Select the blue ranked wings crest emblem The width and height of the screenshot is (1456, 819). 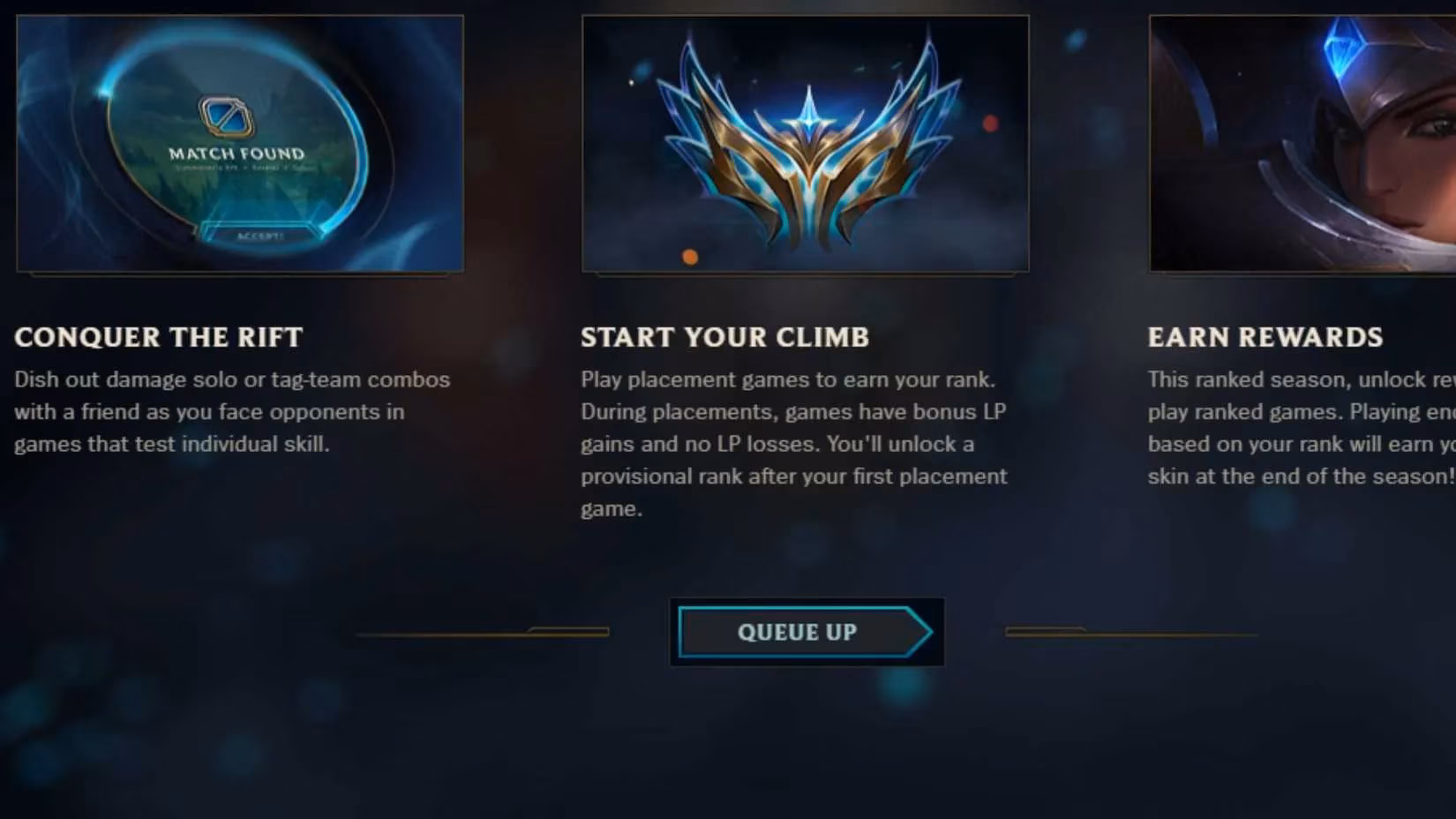(x=805, y=150)
